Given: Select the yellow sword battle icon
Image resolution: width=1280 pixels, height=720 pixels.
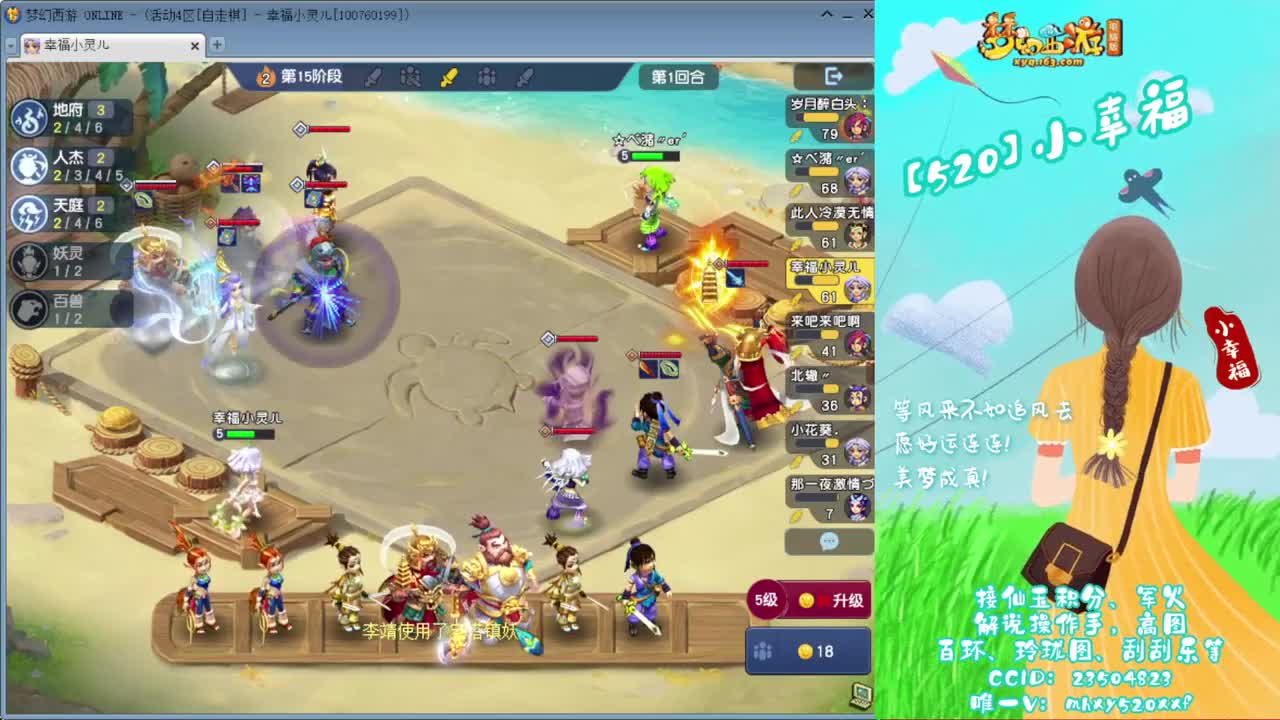Looking at the screenshot, I should [x=450, y=77].
